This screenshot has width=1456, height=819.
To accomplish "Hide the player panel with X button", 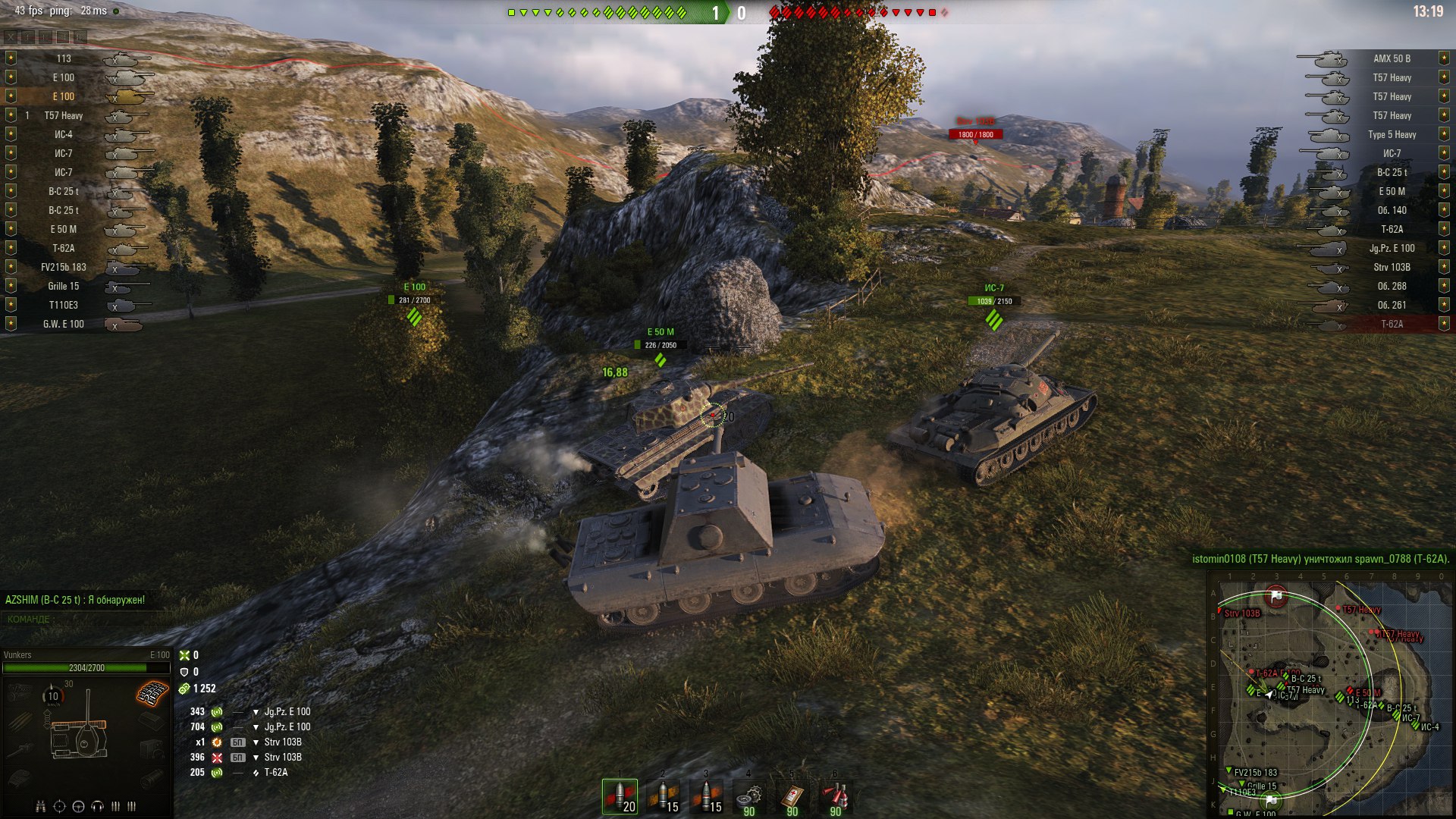I will pos(11,36).
